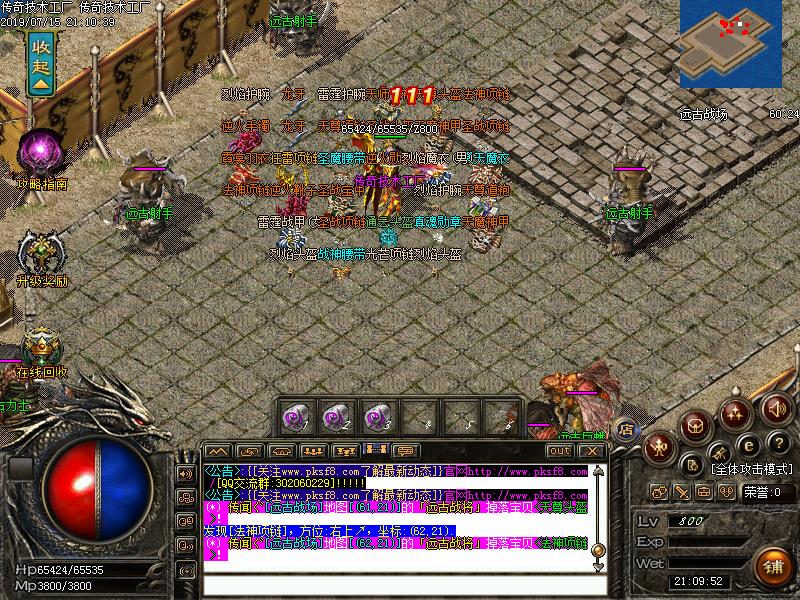This screenshot has width=800, height=600.
Task: Open the 铺 stall button
Action: [x=772, y=564]
